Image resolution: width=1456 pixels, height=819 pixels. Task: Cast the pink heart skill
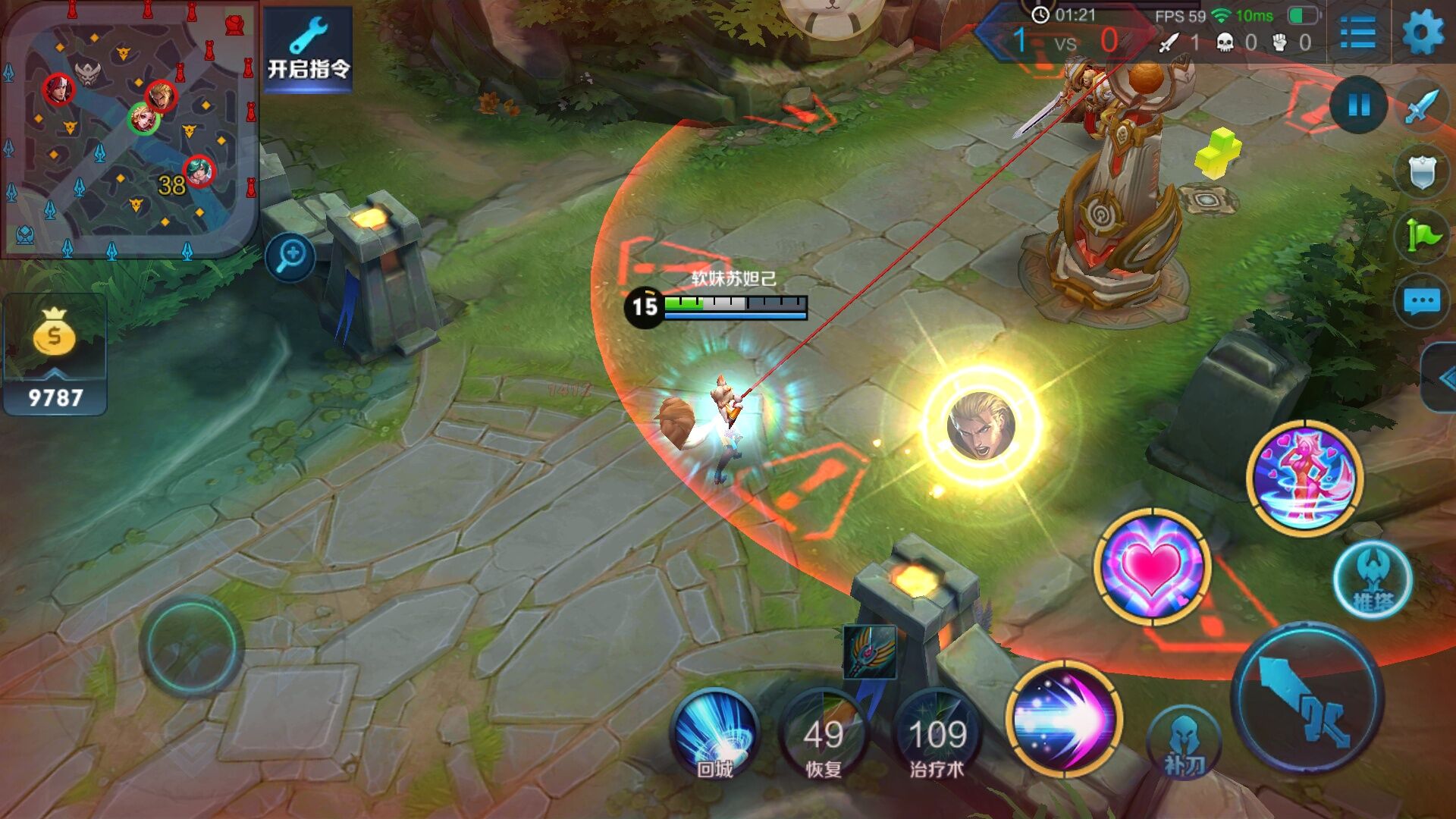coord(1152,566)
